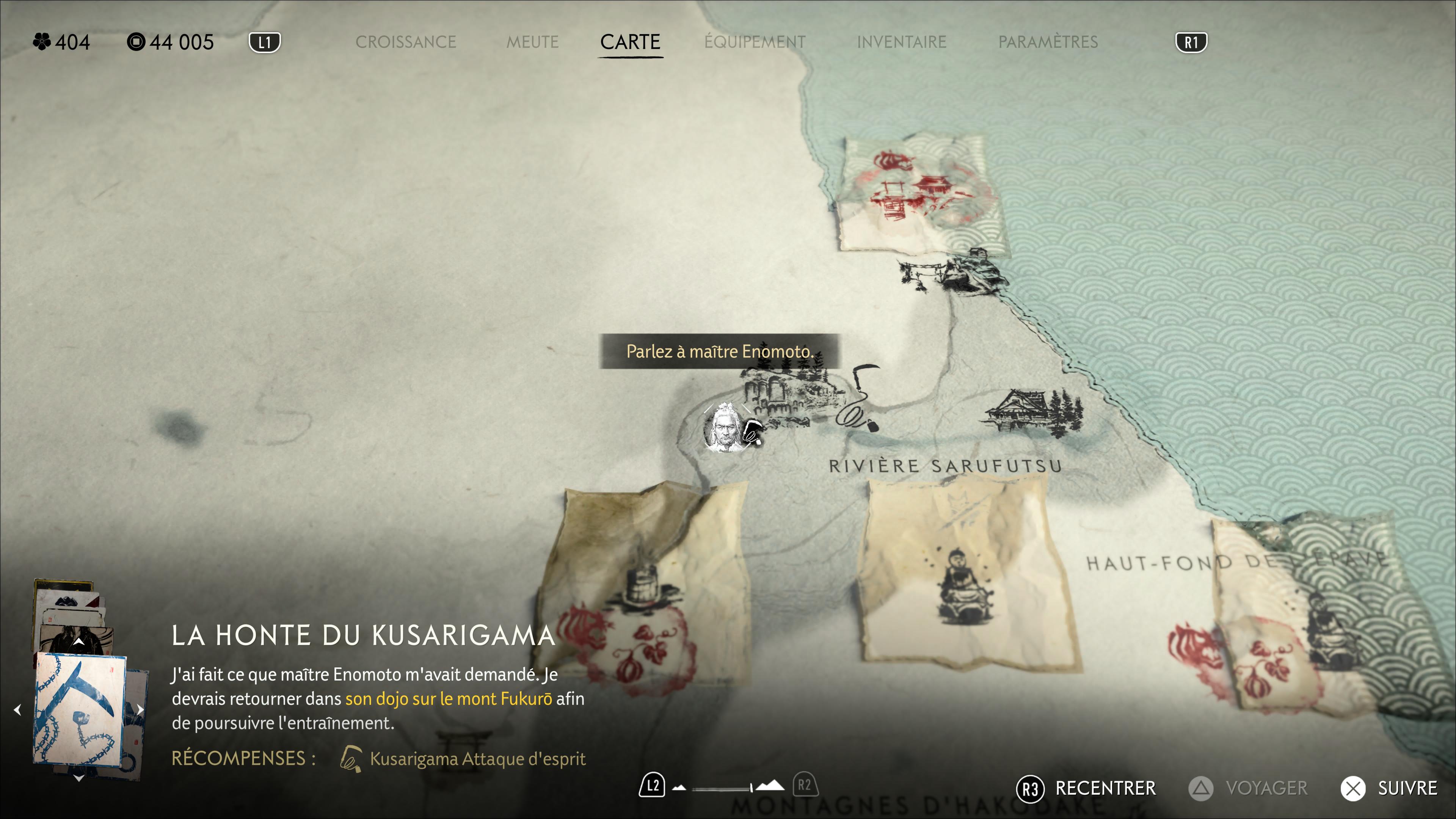Image resolution: width=1456 pixels, height=819 pixels.
Task: Show the previous quest card with left arrow
Action: pyautogui.click(x=17, y=709)
